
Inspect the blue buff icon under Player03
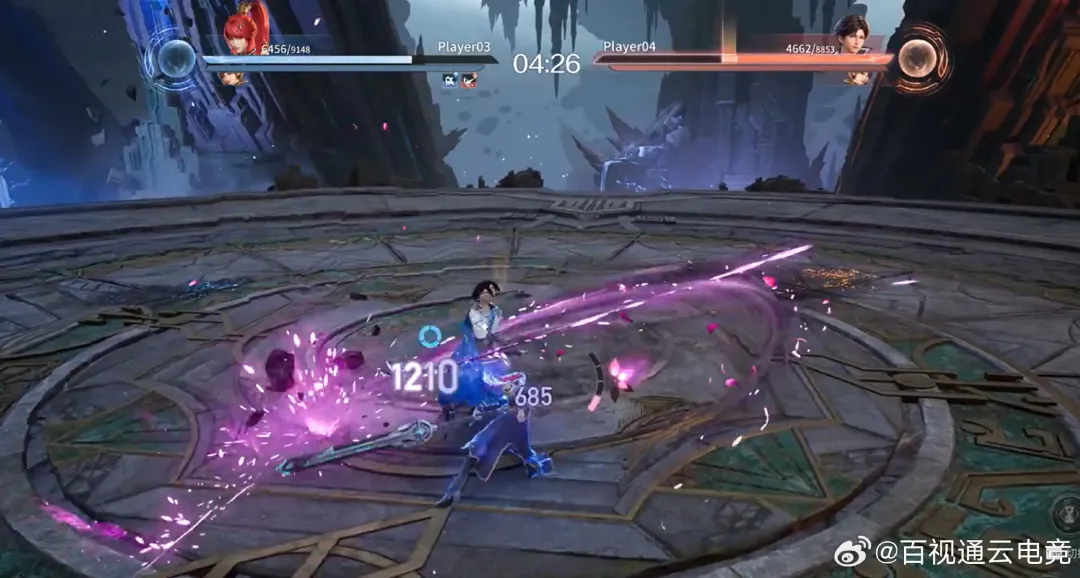point(450,80)
